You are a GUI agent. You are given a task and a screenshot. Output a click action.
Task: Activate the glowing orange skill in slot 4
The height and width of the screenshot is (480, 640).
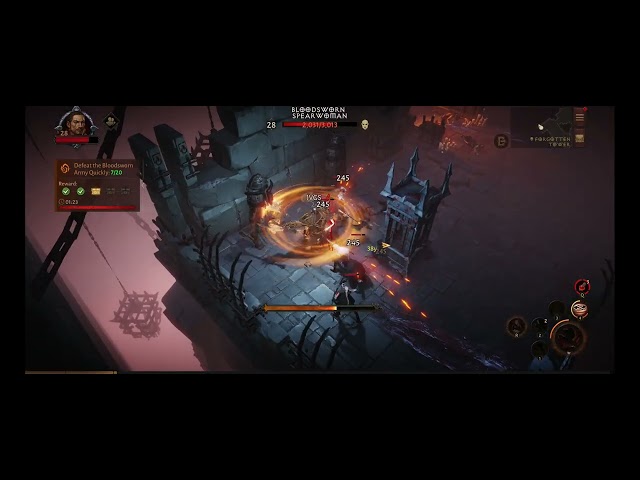[579, 308]
